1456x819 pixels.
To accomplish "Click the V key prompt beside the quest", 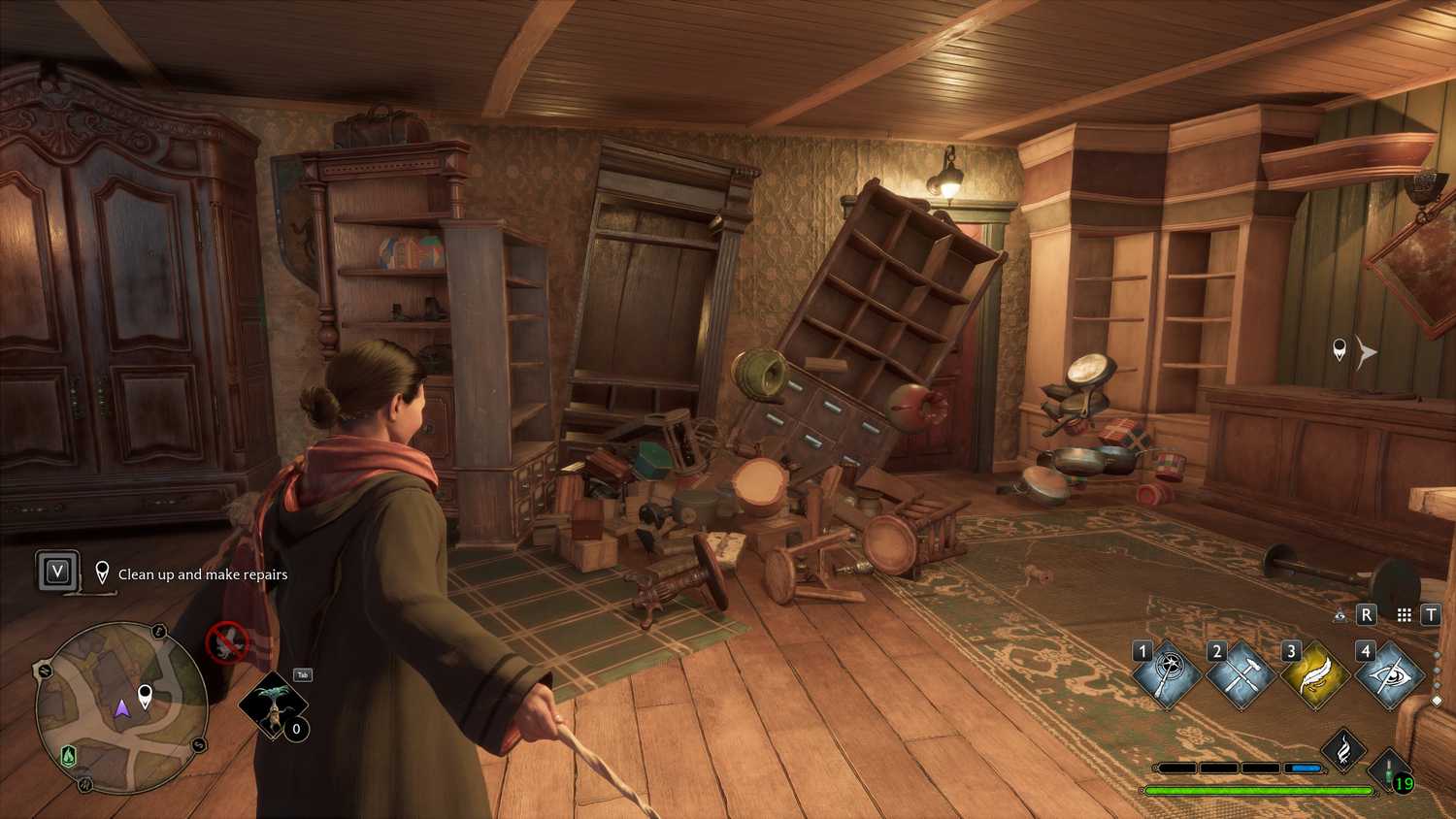I will click(56, 570).
